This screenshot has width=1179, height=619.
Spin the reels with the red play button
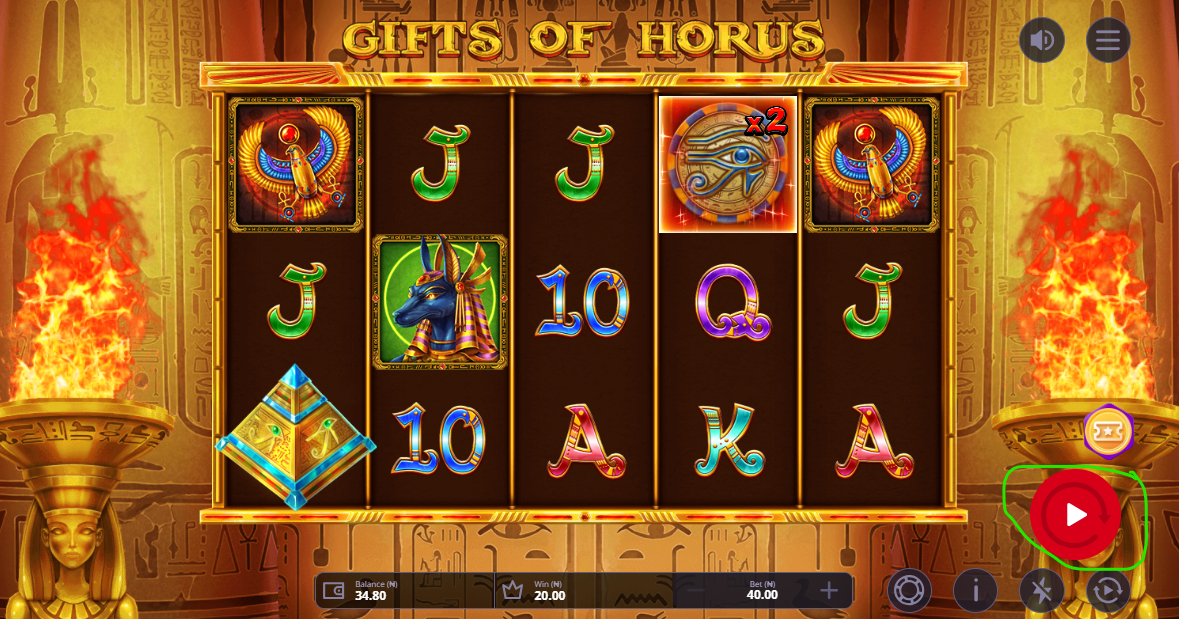[x=1075, y=515]
